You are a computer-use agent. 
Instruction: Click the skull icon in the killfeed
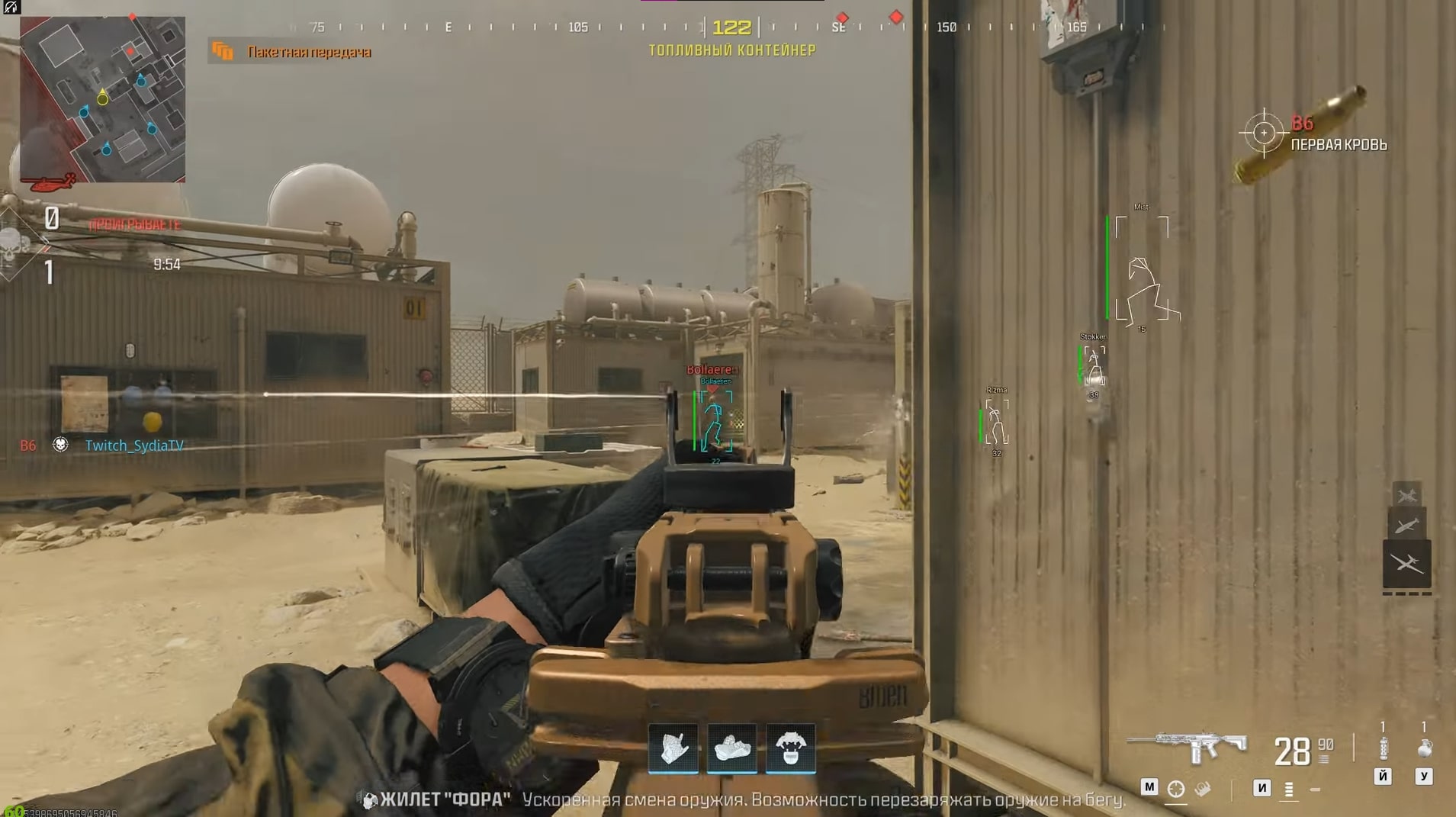point(59,445)
